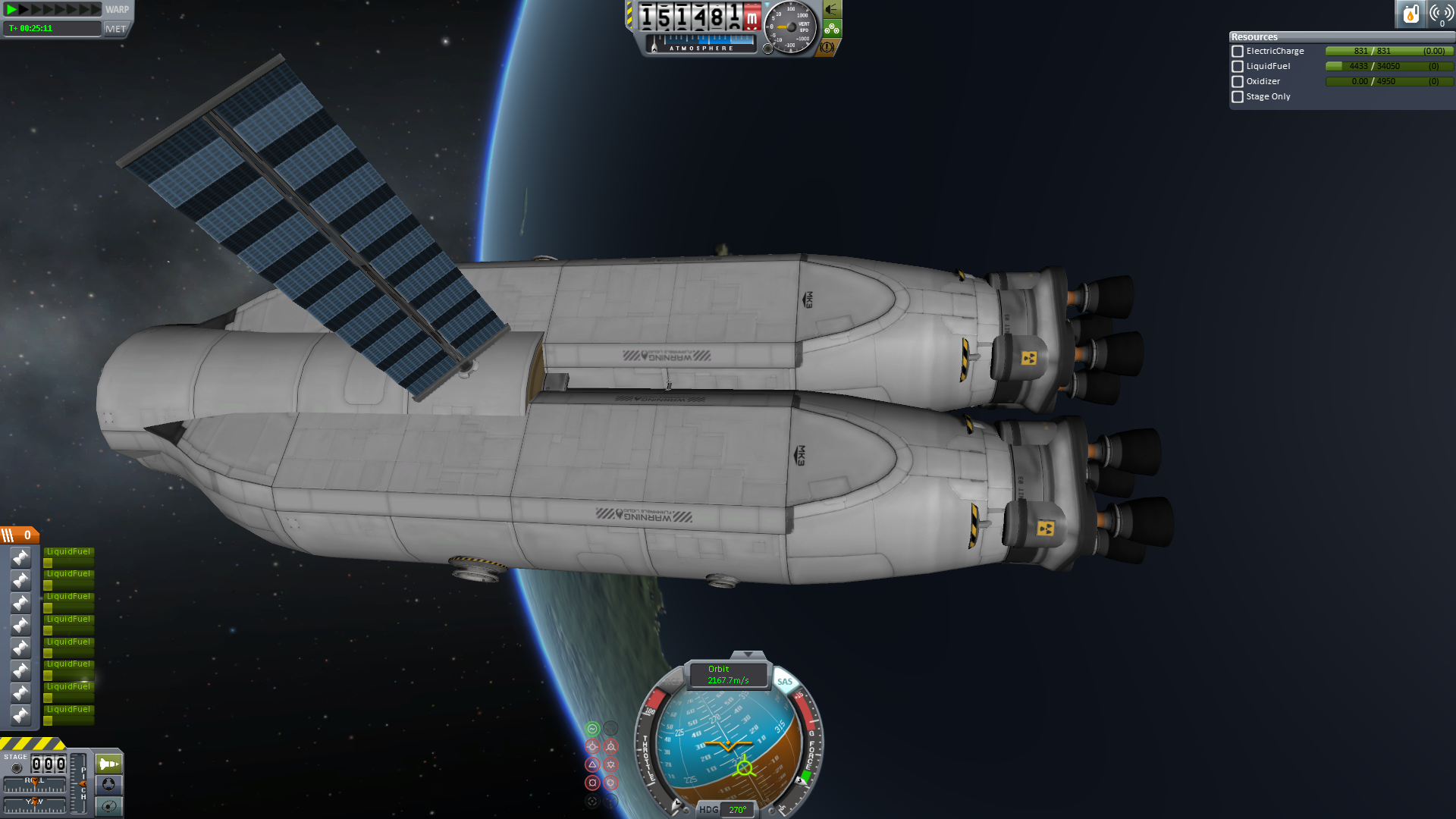Enable the Stage Only checkbox
The height and width of the screenshot is (819, 1456).
point(1238,97)
